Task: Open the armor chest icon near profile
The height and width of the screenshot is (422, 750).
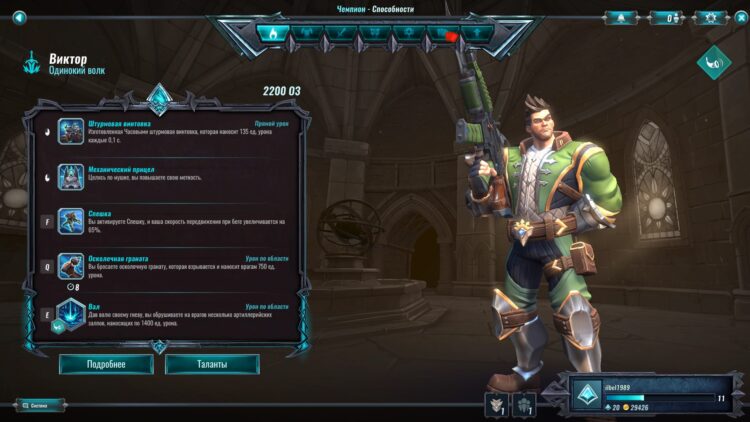Action: [x=497, y=404]
